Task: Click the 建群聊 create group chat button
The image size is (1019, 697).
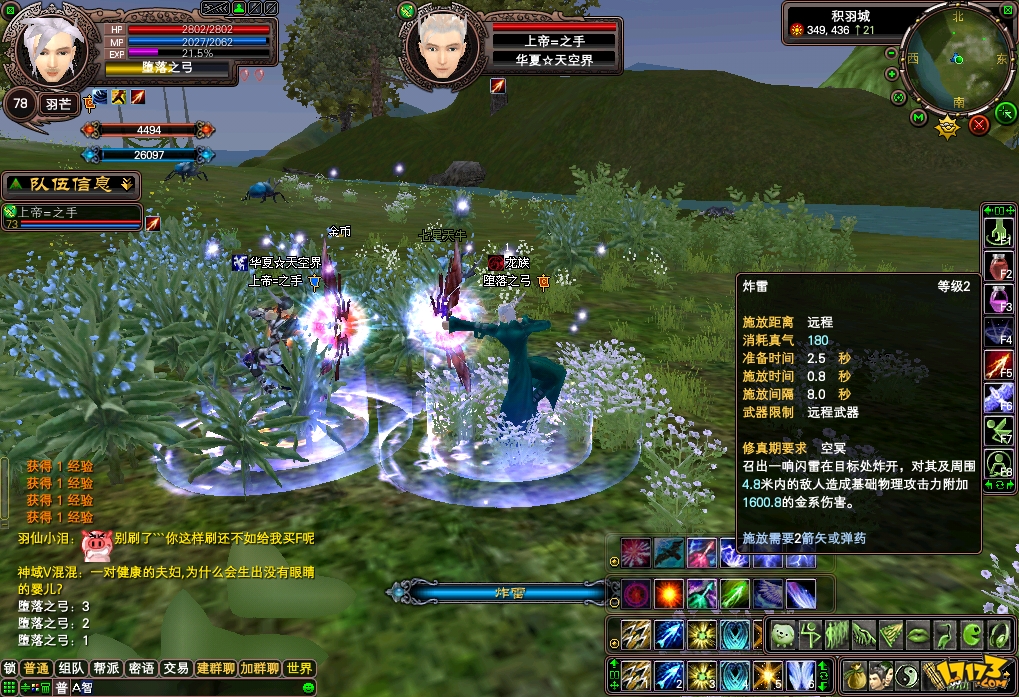Action: tap(214, 668)
